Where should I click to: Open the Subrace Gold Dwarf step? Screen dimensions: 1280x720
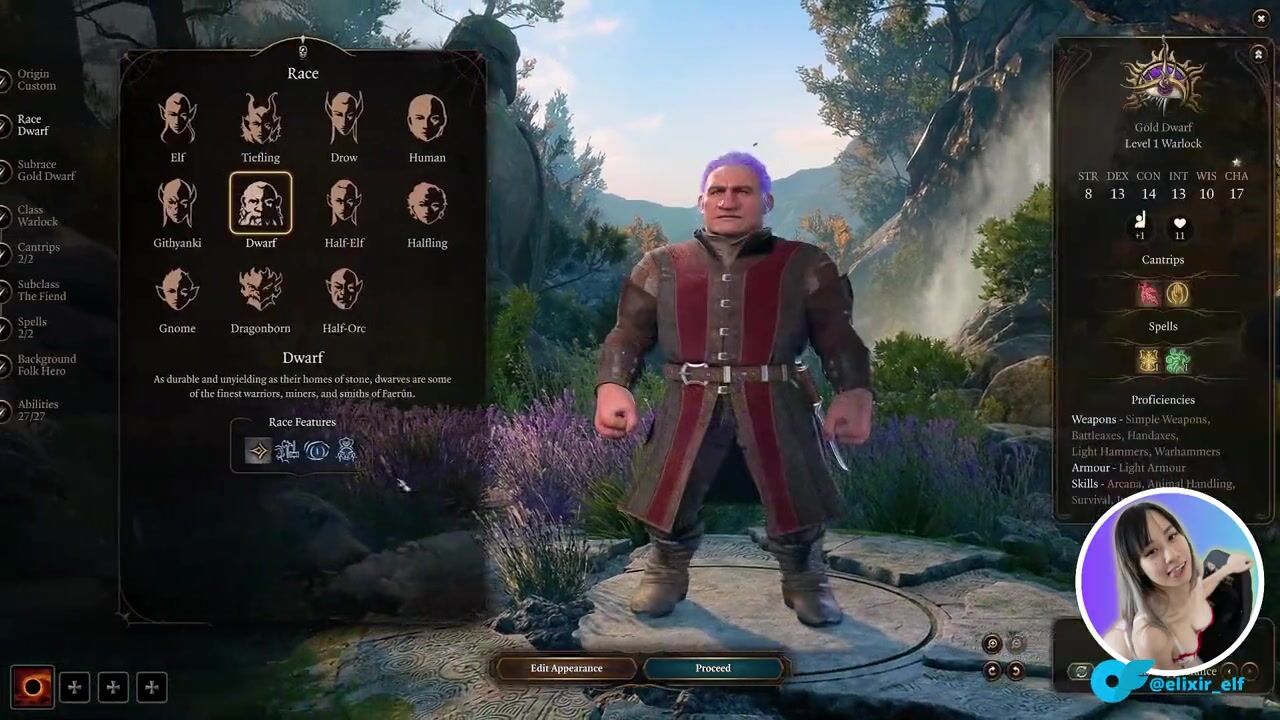coord(45,170)
